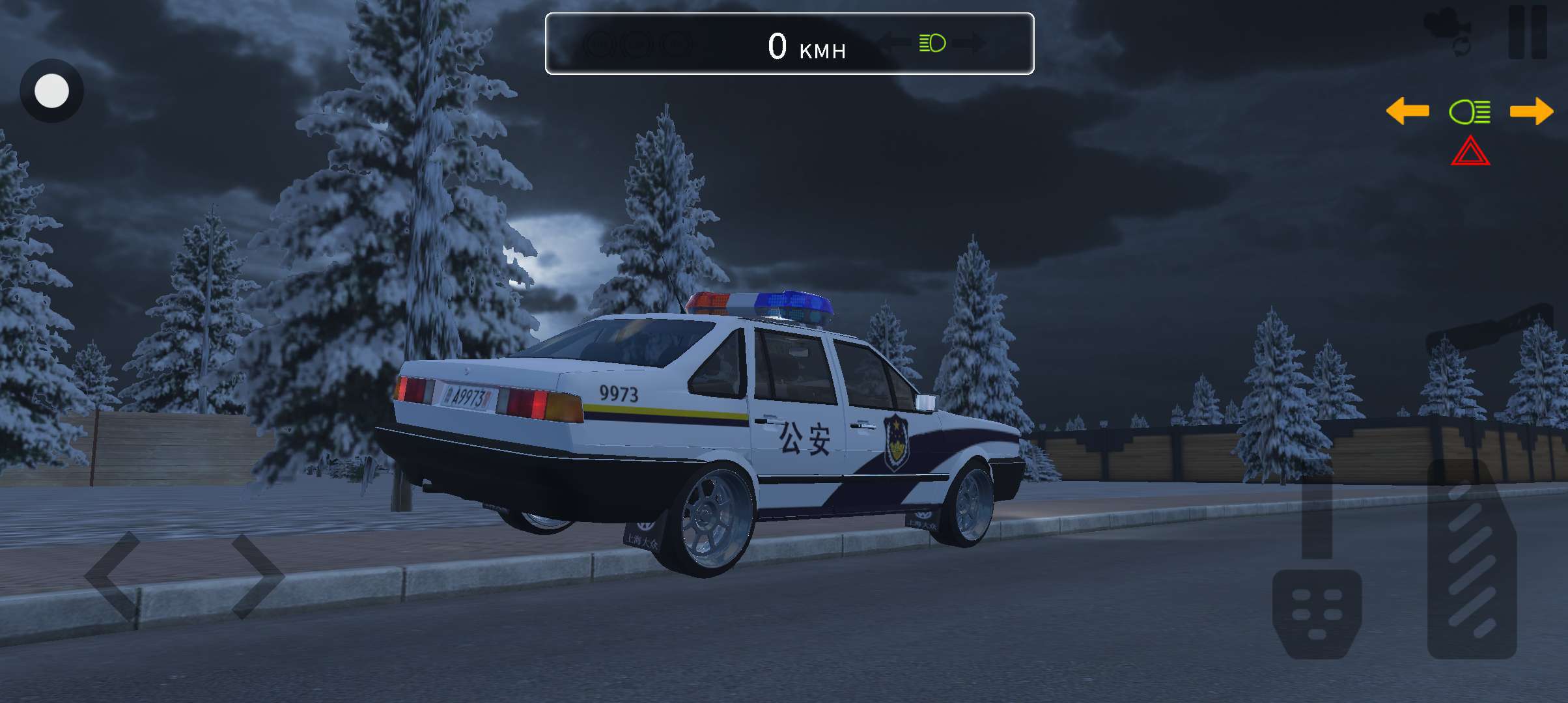Tap the white circle record button
The image size is (1568, 703).
[51, 91]
